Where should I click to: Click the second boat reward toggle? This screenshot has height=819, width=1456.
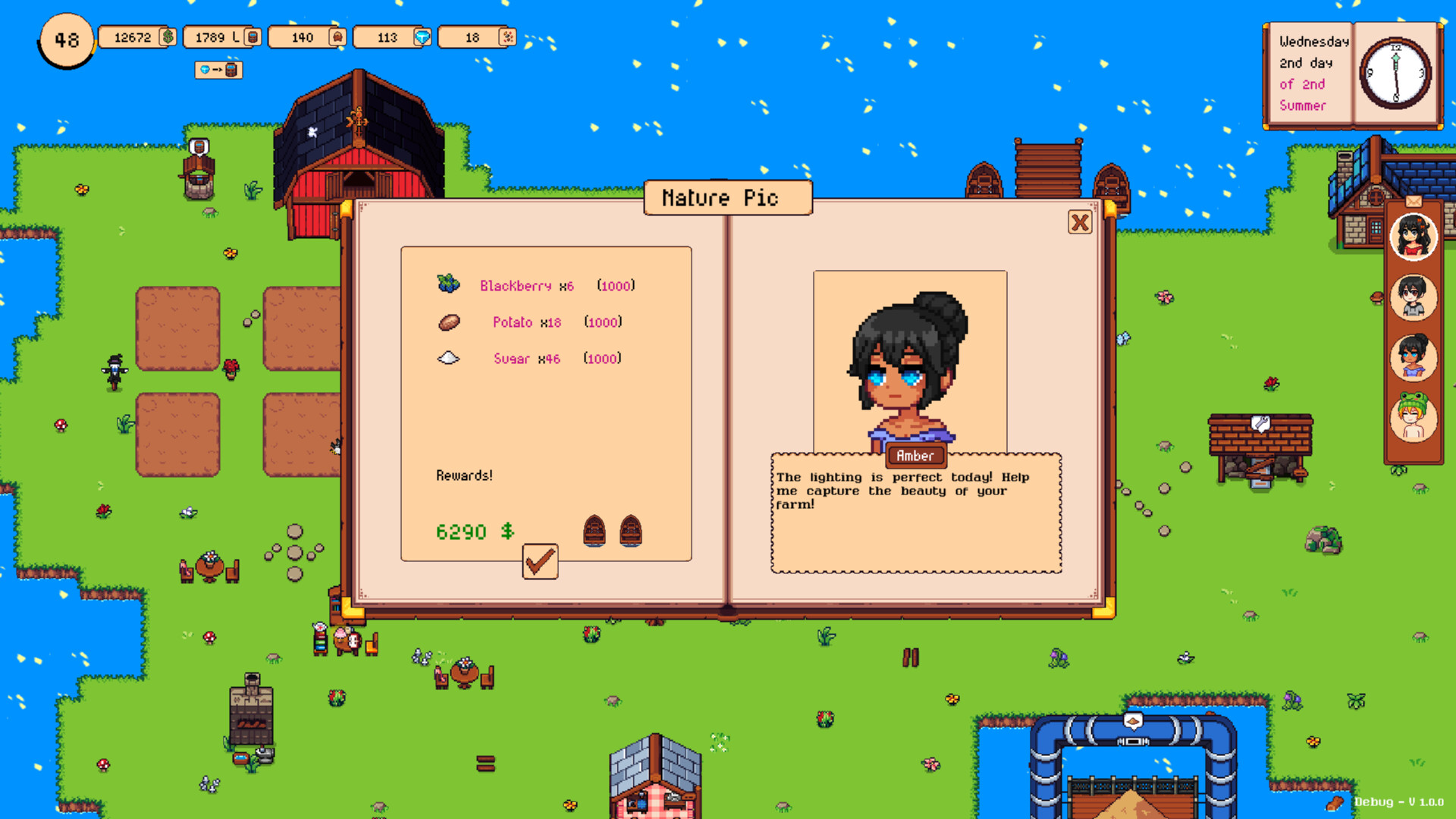tap(631, 531)
